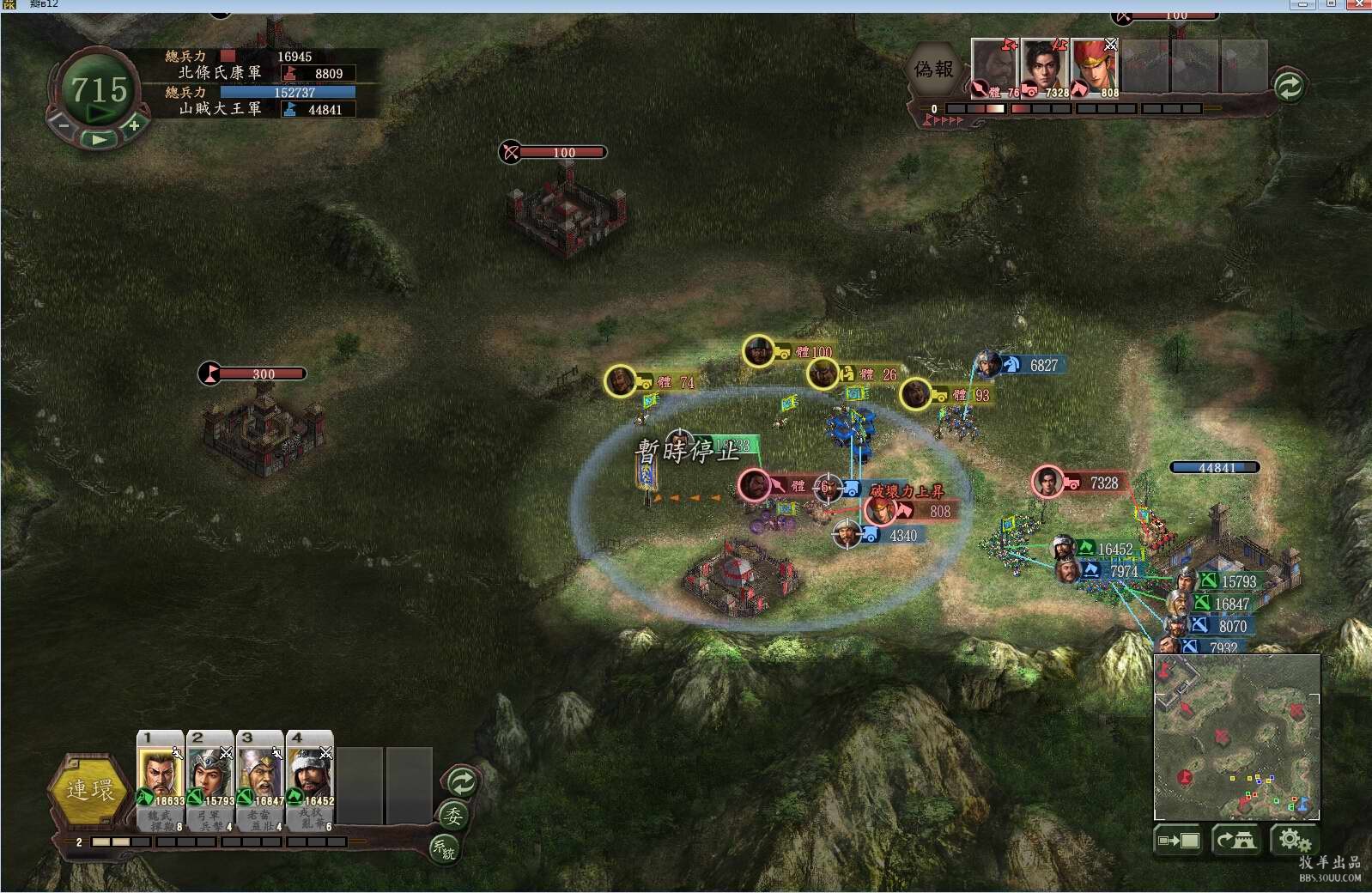
Task: Activate the yellow 連環 tactic hexagon
Action: pos(90,791)
